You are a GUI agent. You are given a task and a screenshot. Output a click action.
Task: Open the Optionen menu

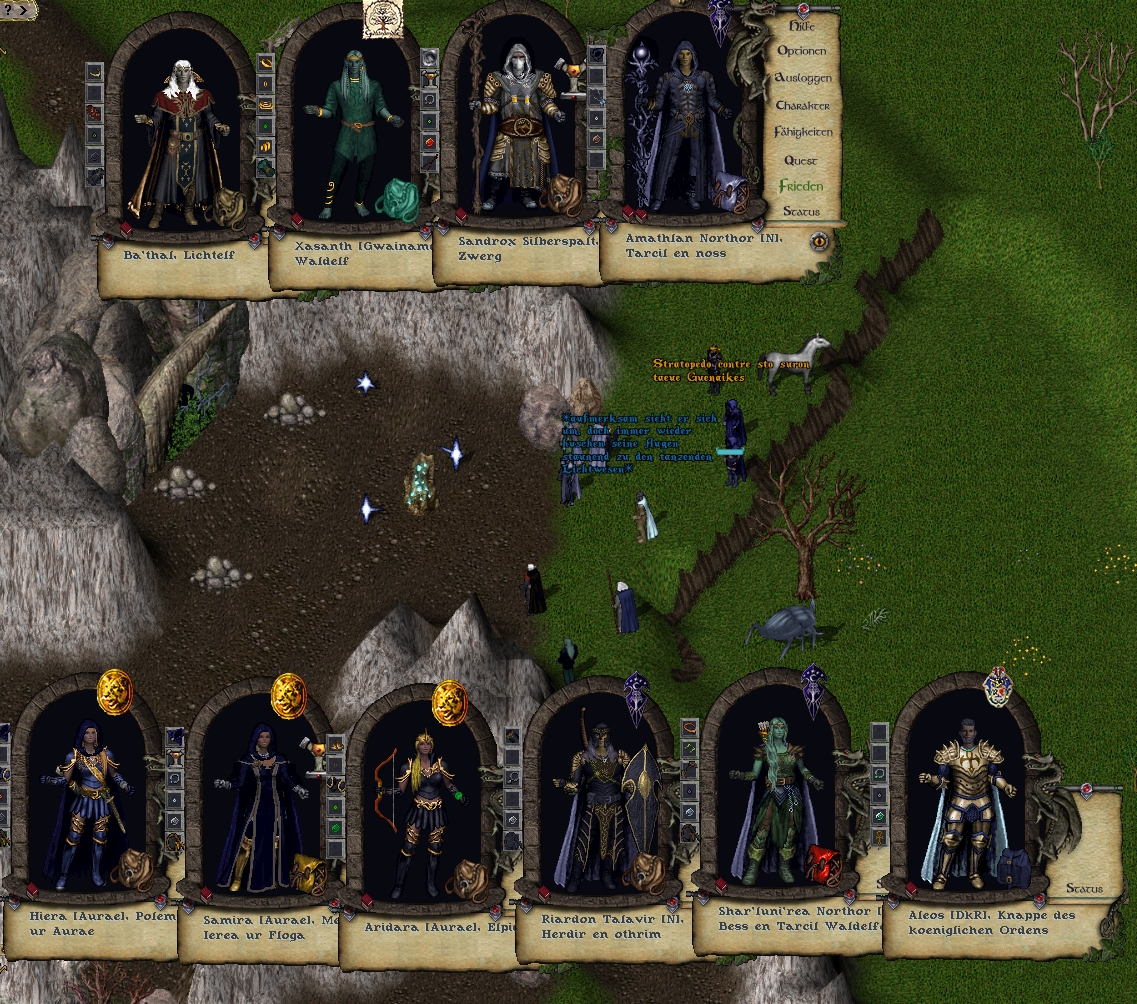click(x=802, y=51)
